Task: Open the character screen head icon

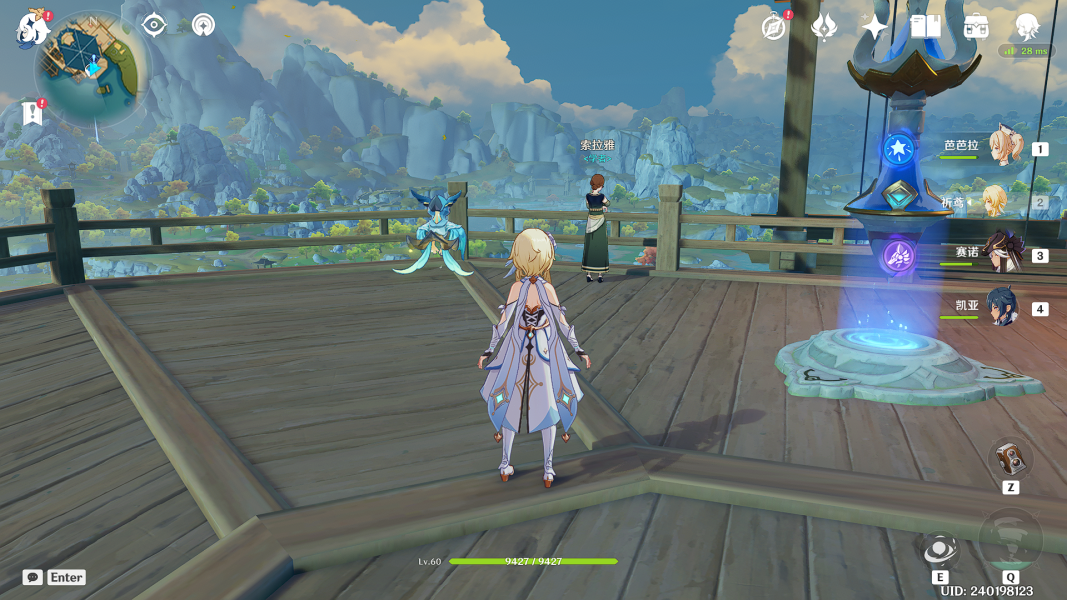Action: [x=1027, y=27]
